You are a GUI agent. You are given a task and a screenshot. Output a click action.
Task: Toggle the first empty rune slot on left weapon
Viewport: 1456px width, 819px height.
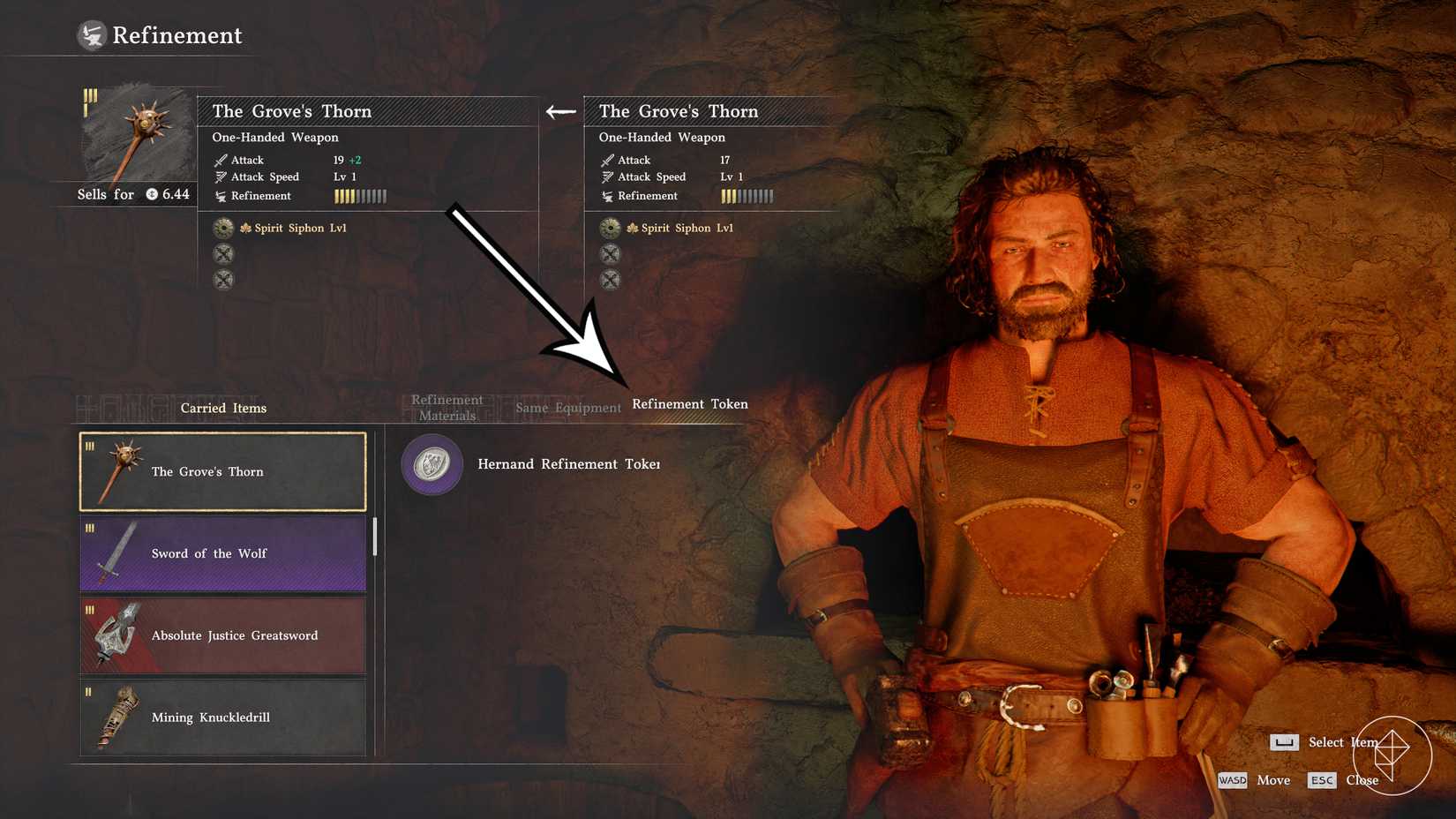[x=223, y=253]
